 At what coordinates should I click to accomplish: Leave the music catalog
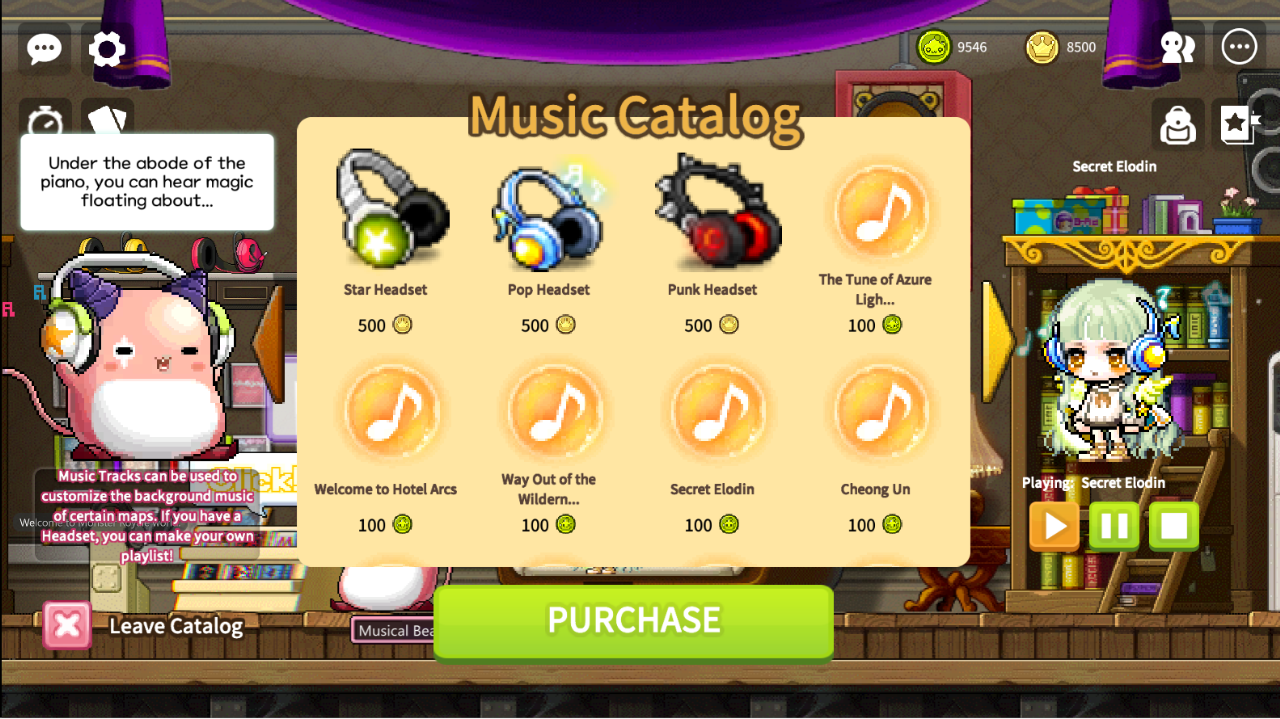click(67, 626)
